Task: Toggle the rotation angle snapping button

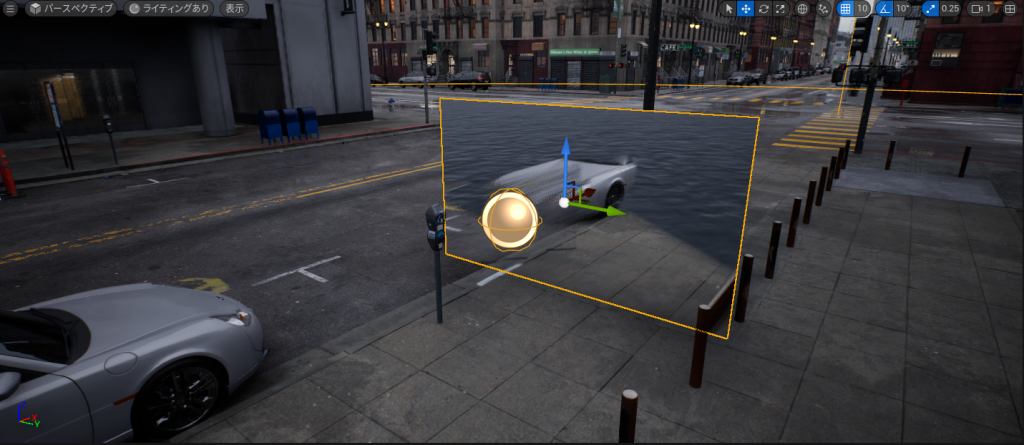Action: coord(885,8)
